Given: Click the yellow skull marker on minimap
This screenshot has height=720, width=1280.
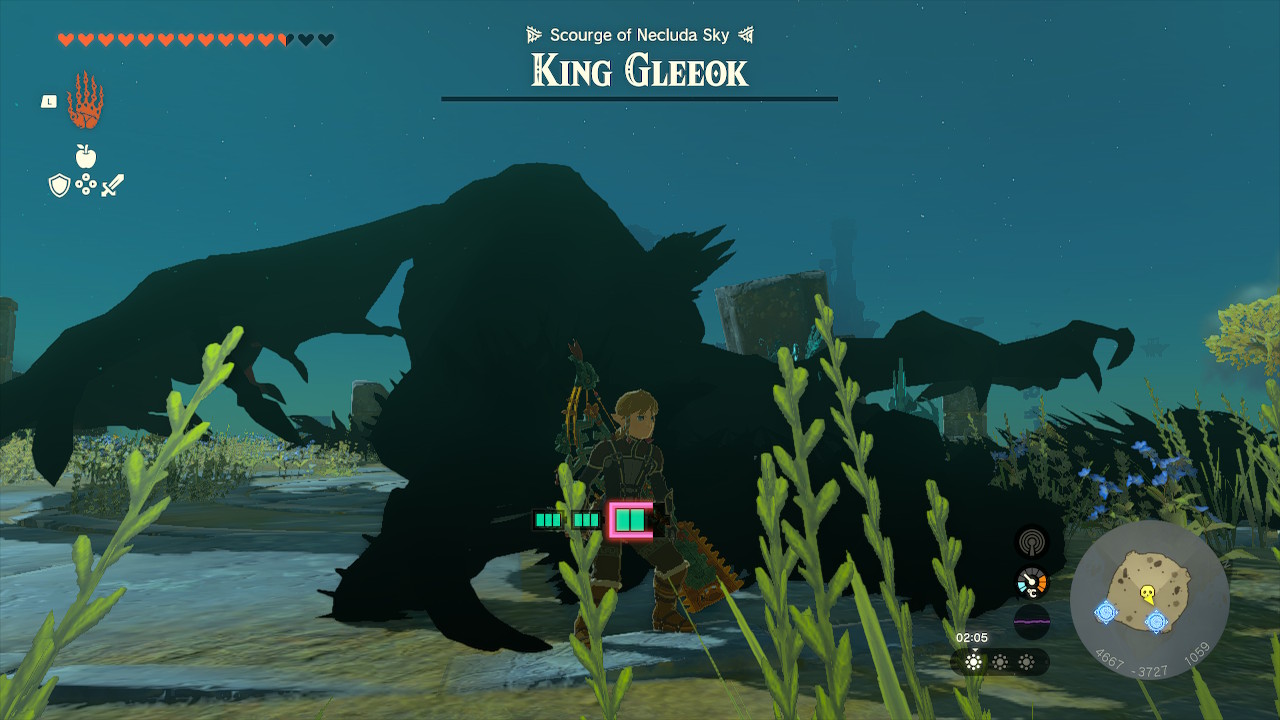Looking at the screenshot, I should 1148,594.
